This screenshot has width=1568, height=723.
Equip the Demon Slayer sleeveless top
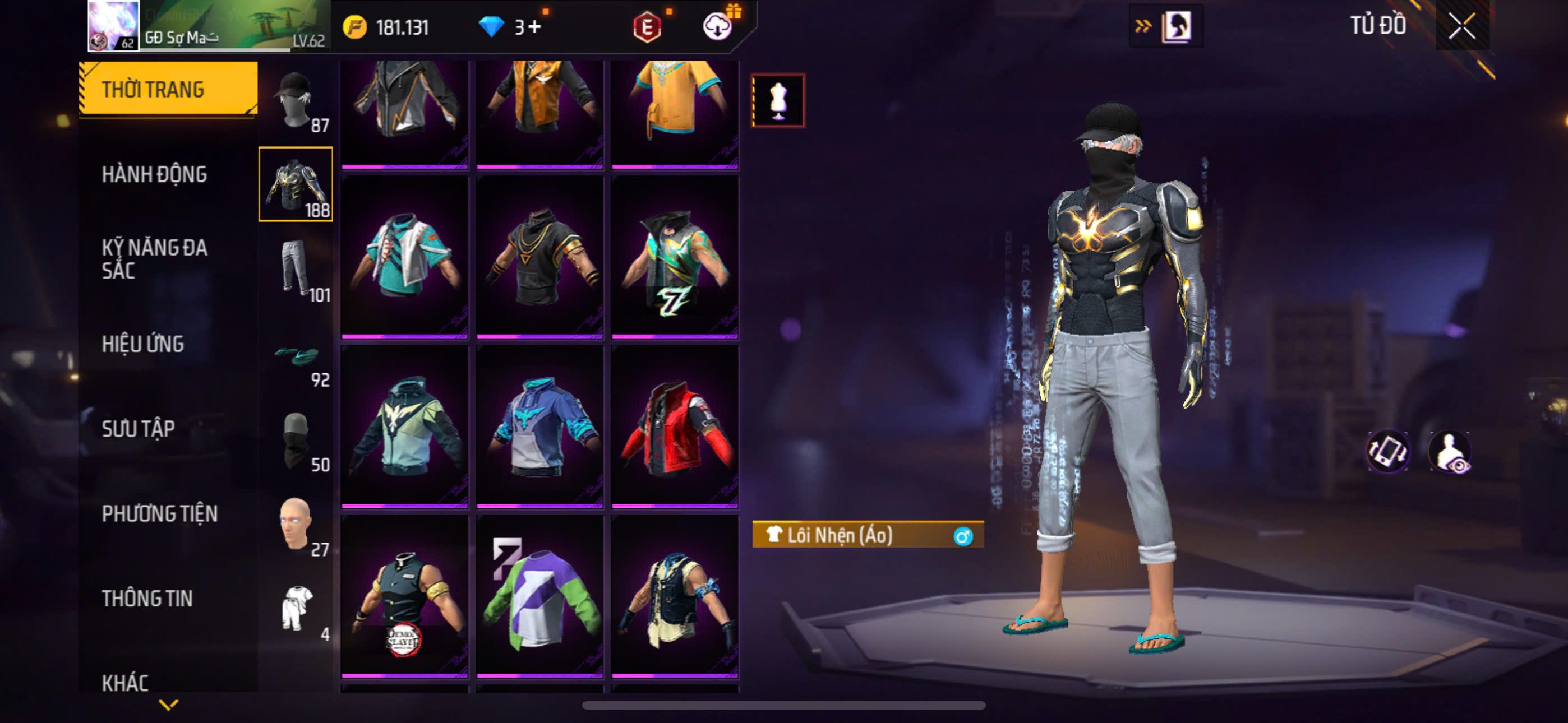[x=405, y=595]
